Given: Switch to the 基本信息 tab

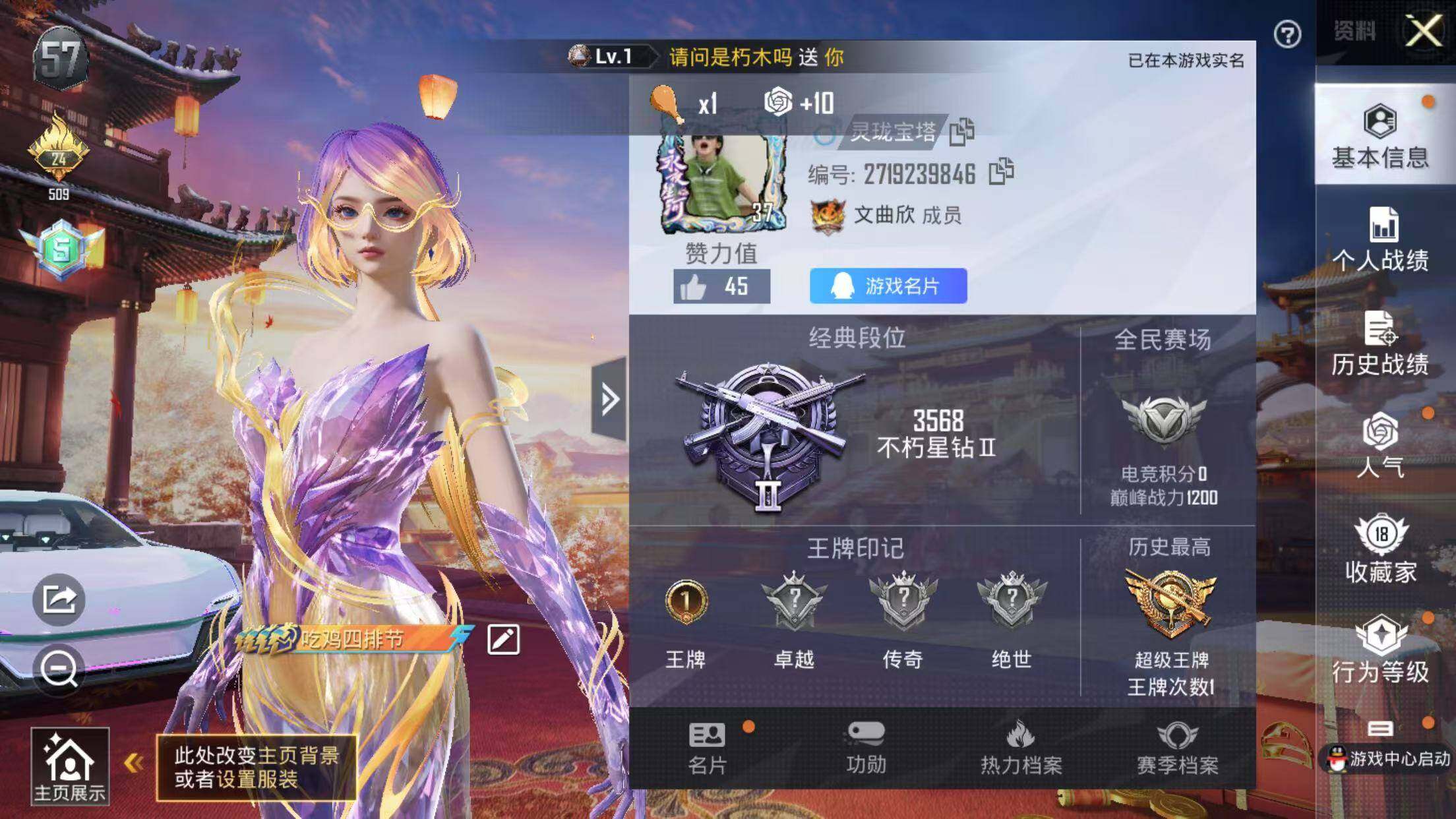Looking at the screenshot, I should point(1380,135).
